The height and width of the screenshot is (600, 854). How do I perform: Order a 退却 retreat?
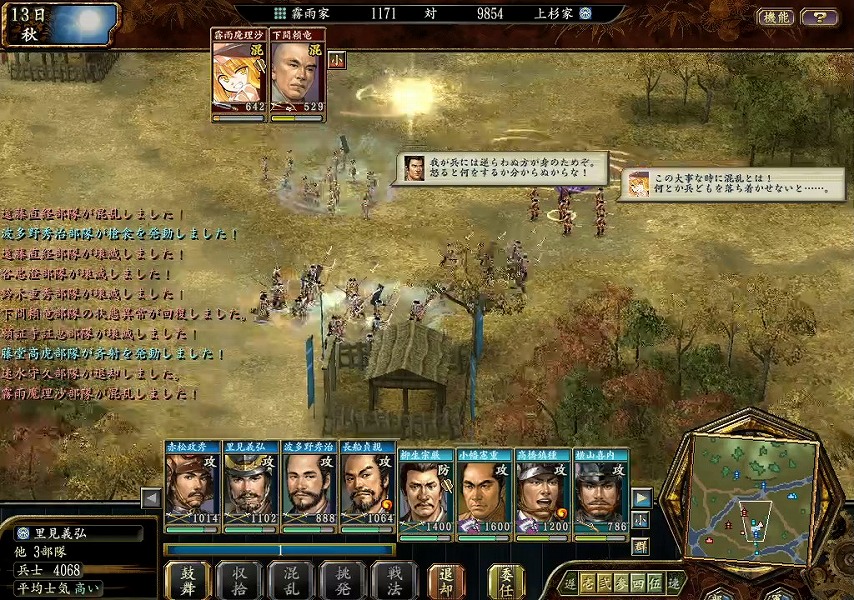(x=447, y=579)
